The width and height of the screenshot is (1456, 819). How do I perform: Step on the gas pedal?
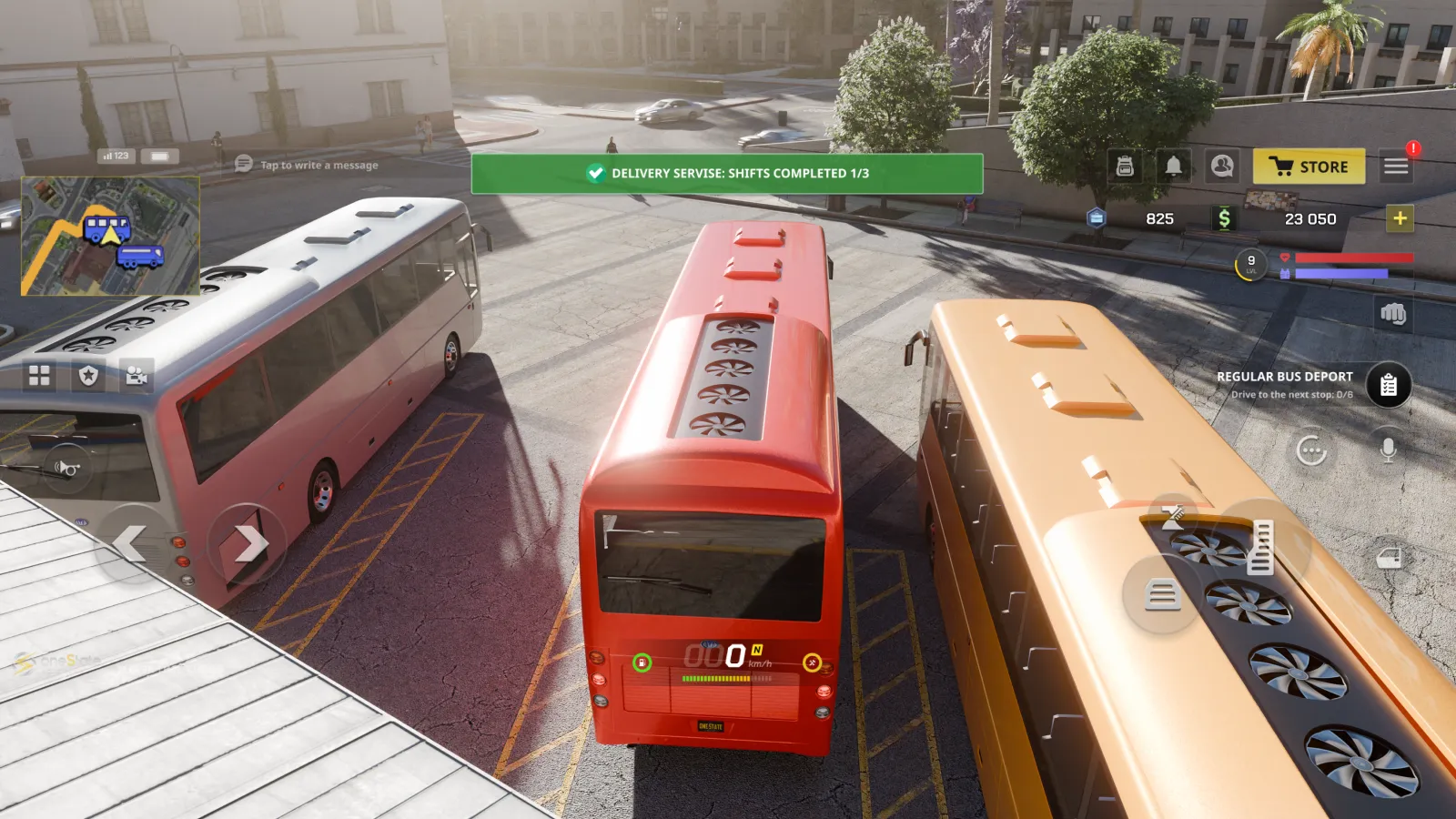1261,546
